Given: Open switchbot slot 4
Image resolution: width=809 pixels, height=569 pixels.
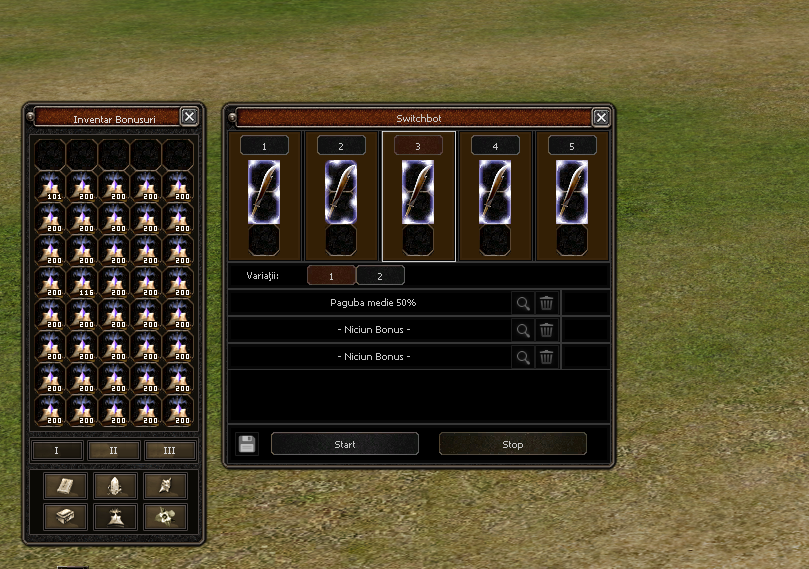Looking at the screenshot, I should [495, 146].
